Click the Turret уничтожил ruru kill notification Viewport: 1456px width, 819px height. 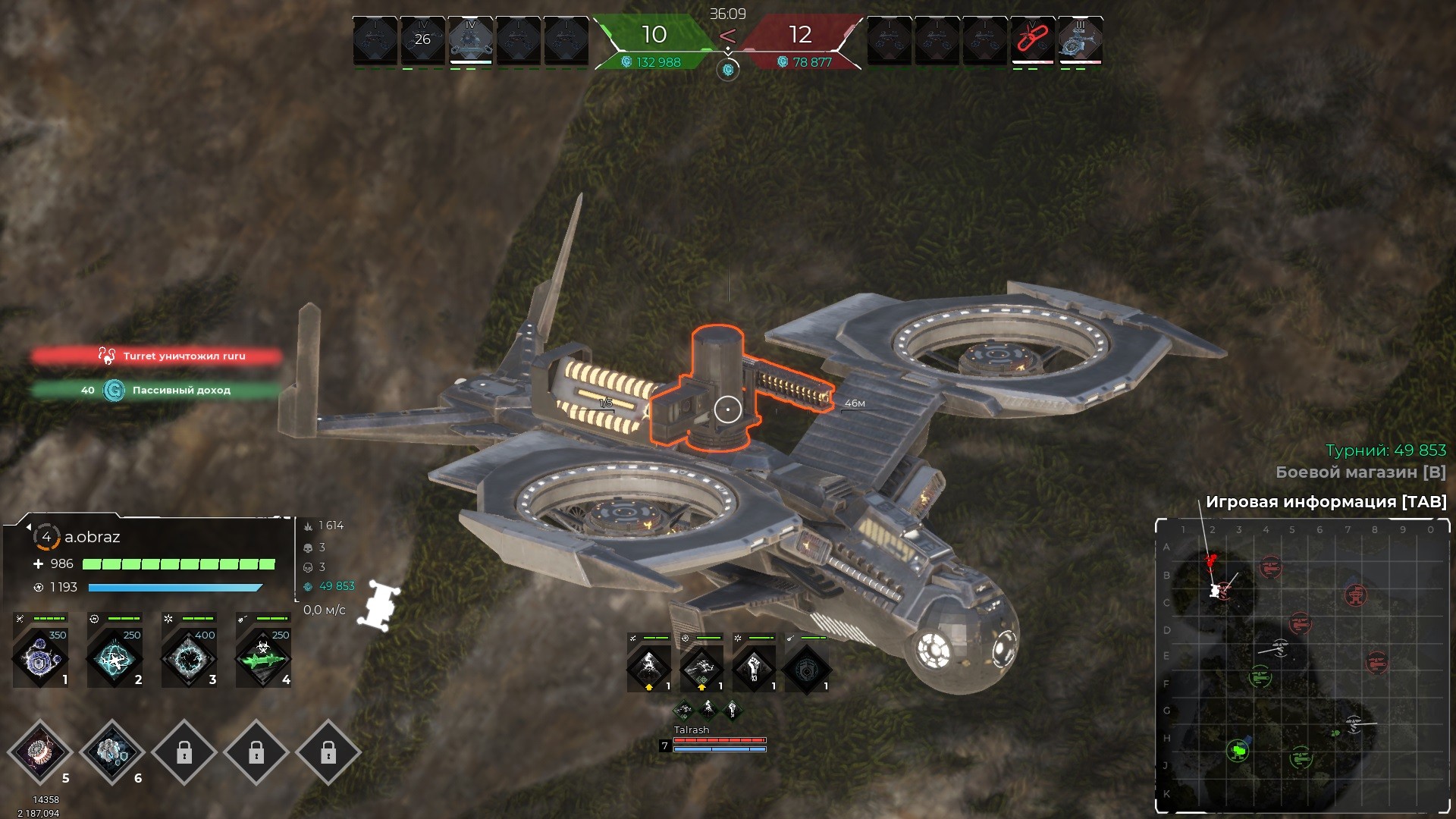[156, 356]
